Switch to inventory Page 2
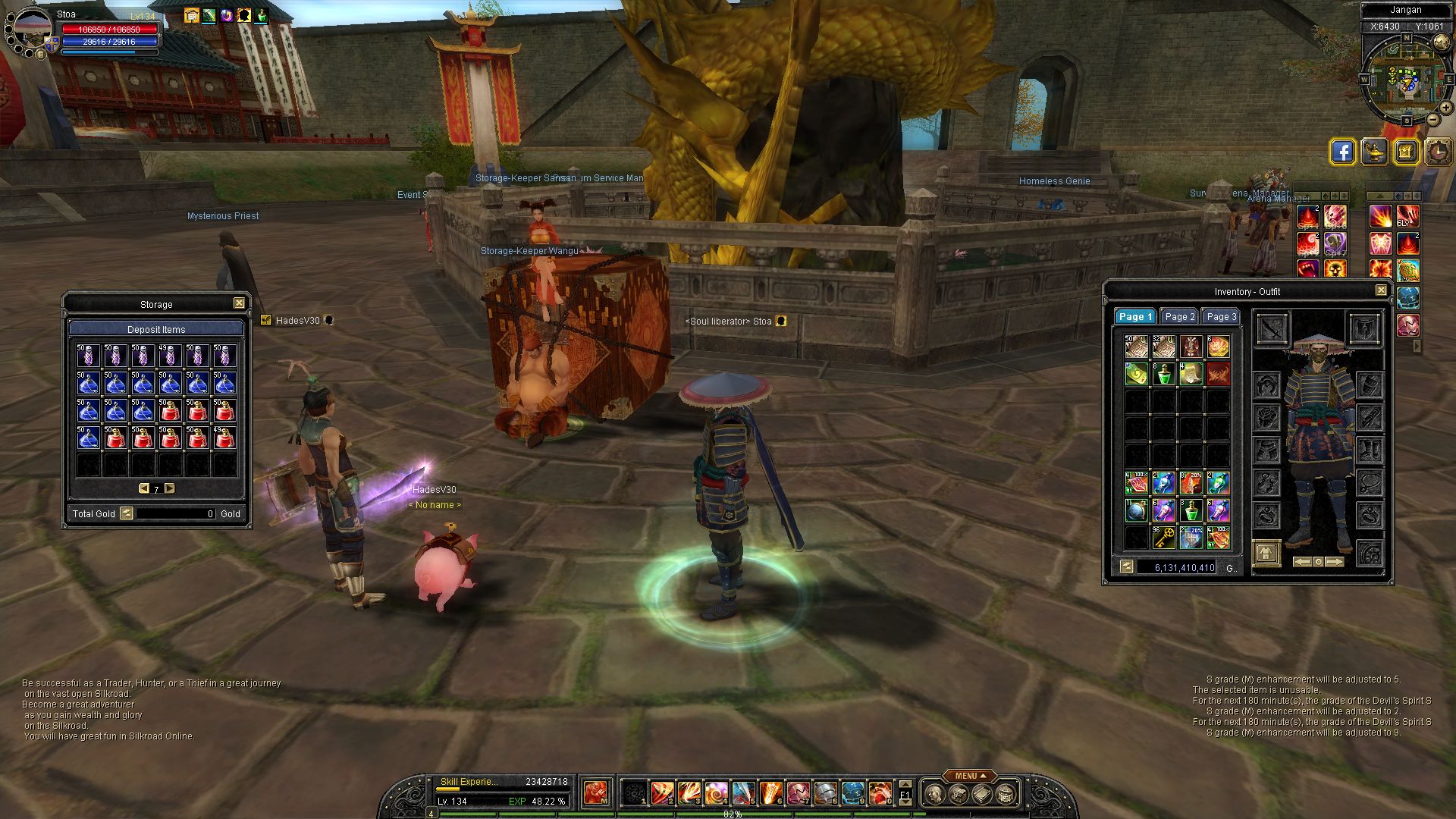The height and width of the screenshot is (819, 1456). (x=1179, y=317)
